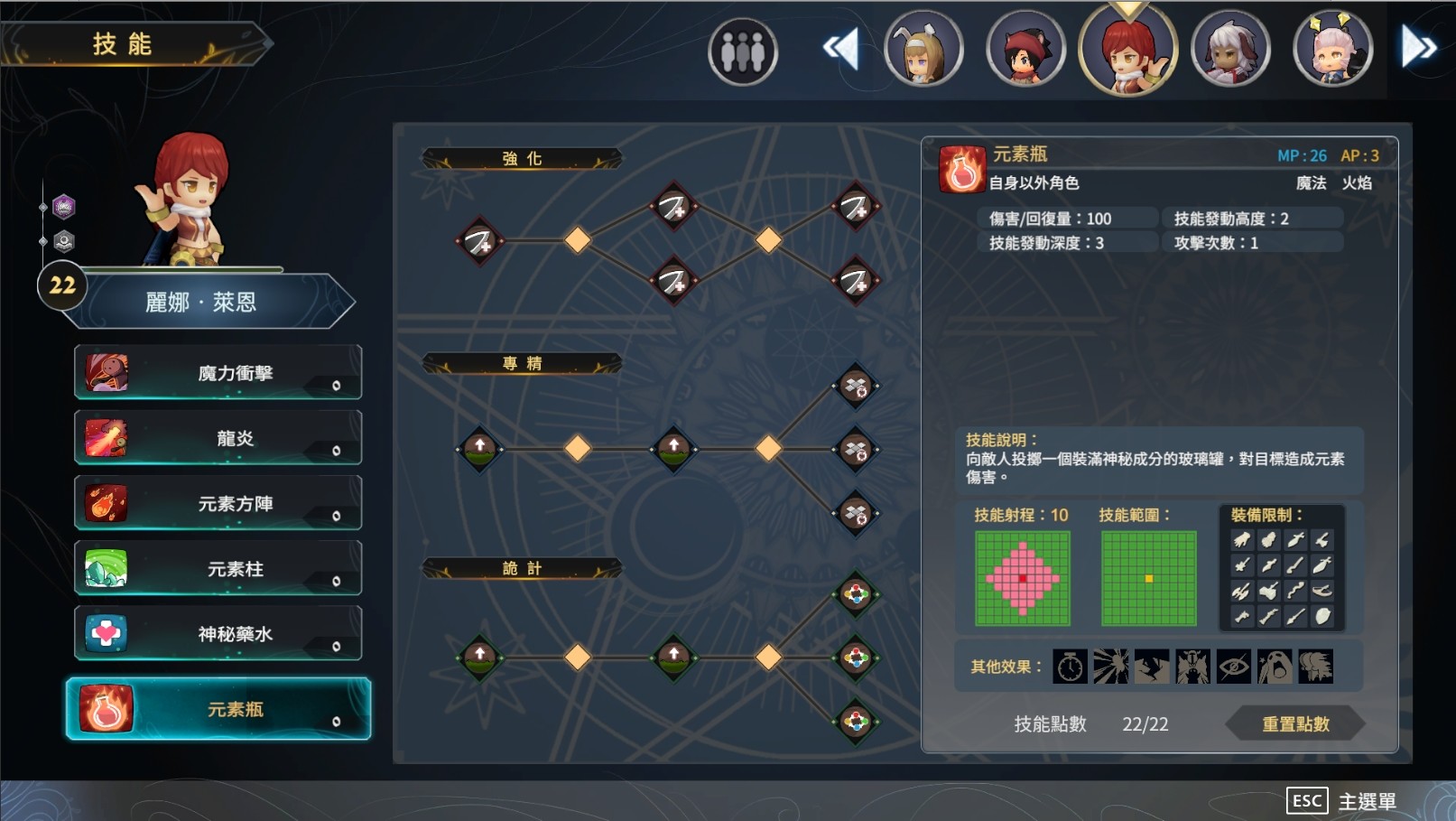Open the 龍炎 skill
1456x821 pixels.
point(107,437)
